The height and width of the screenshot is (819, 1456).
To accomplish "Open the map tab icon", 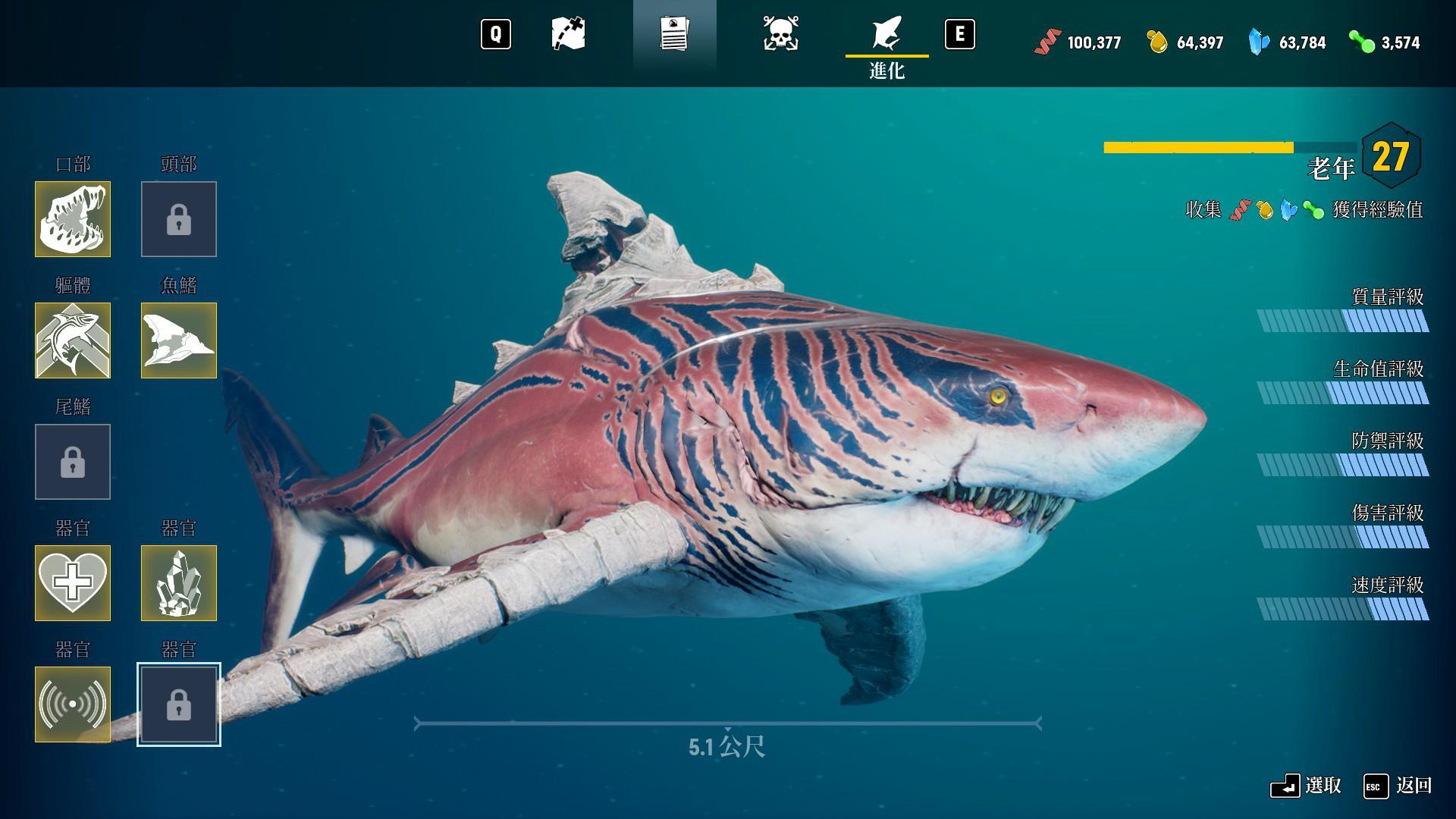I will tap(568, 35).
